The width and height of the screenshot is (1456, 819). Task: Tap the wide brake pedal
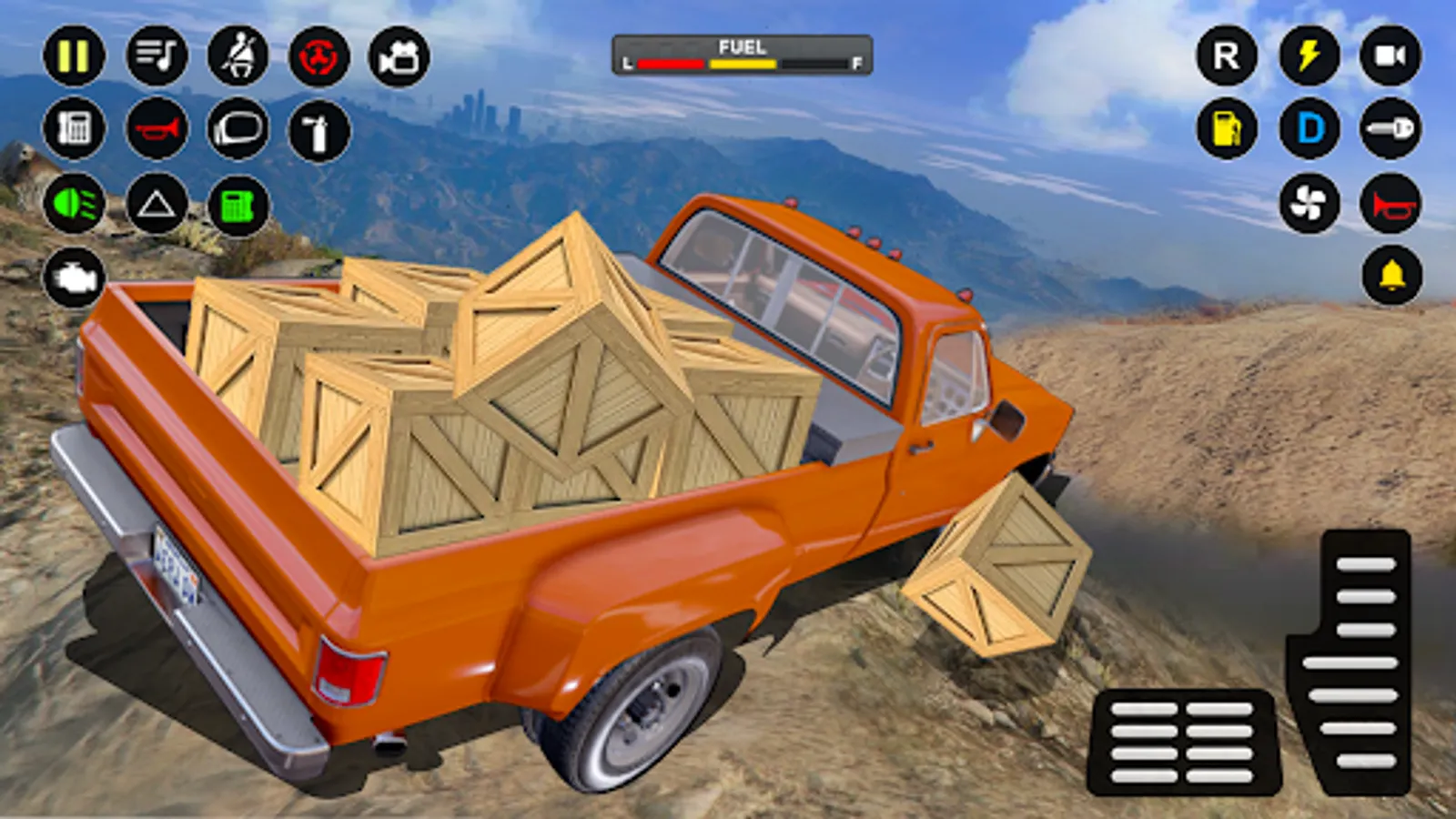click(1183, 742)
